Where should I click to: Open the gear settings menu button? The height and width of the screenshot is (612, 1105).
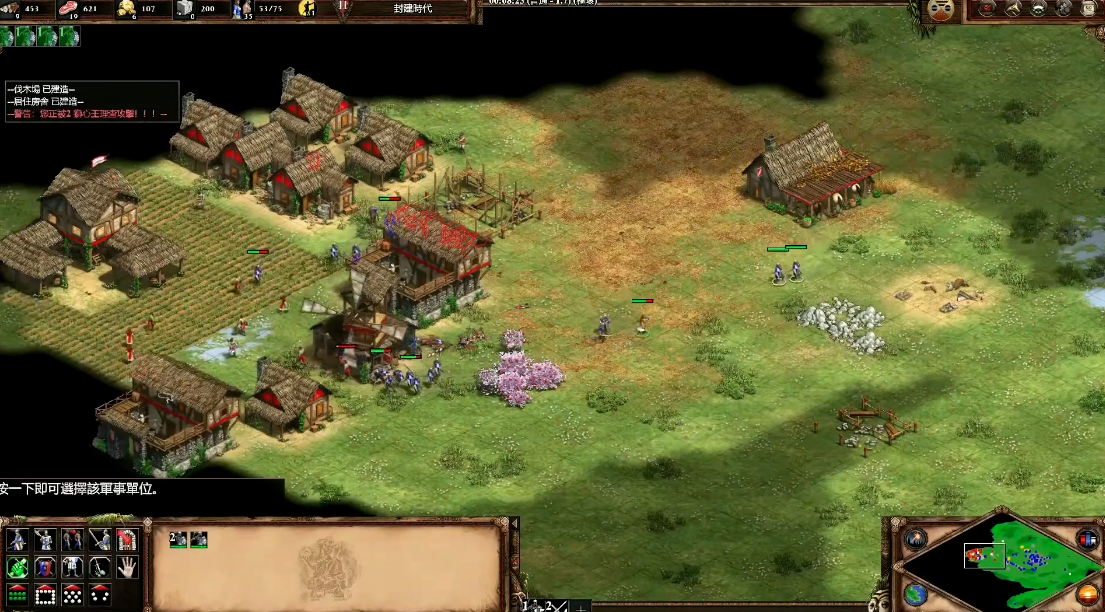tap(1064, 9)
